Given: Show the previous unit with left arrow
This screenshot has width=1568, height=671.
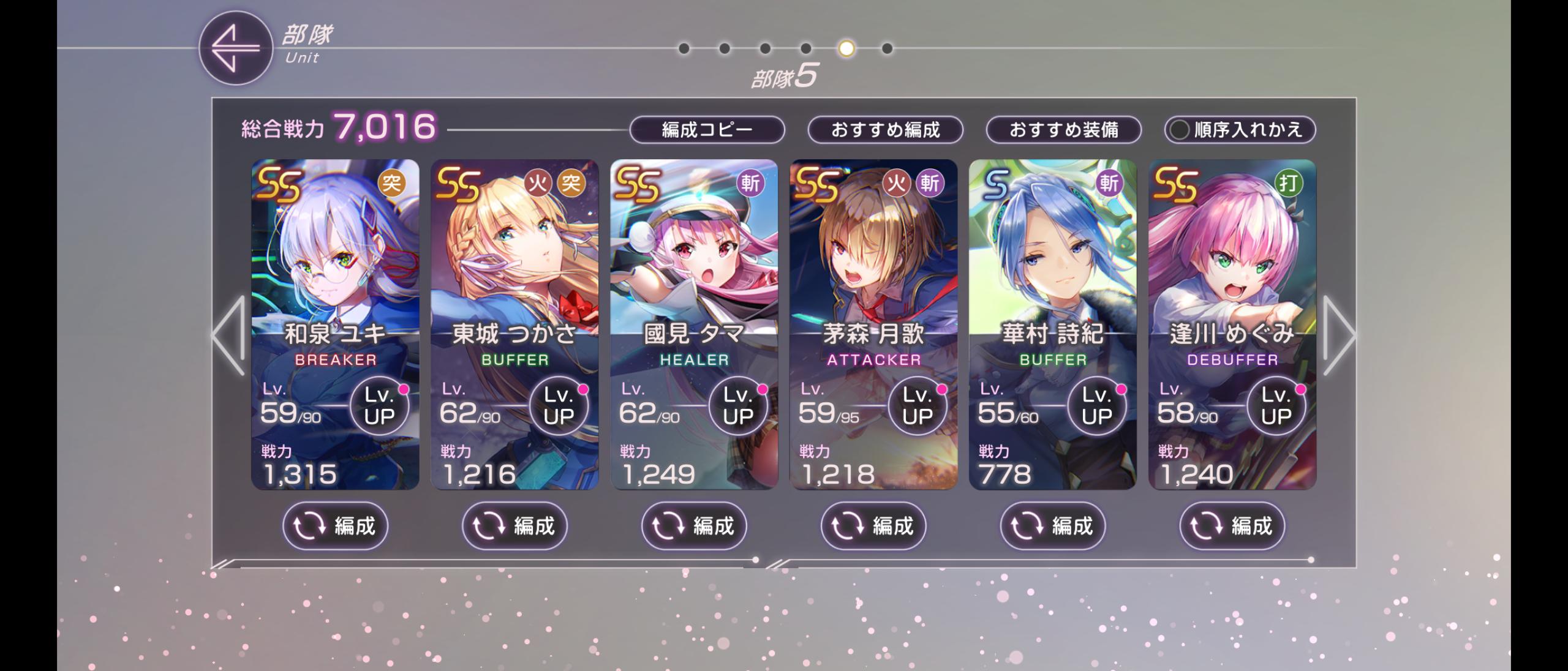Looking at the screenshot, I should click(229, 335).
